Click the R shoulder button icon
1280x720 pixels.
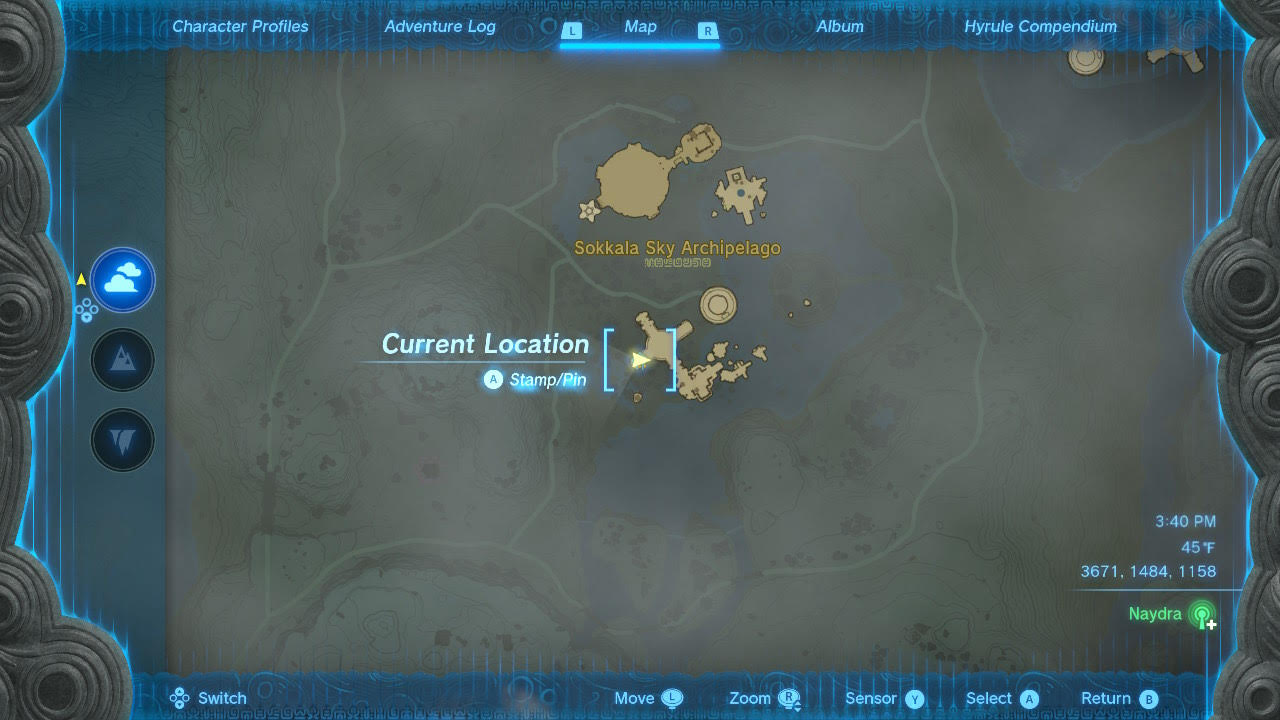[708, 31]
